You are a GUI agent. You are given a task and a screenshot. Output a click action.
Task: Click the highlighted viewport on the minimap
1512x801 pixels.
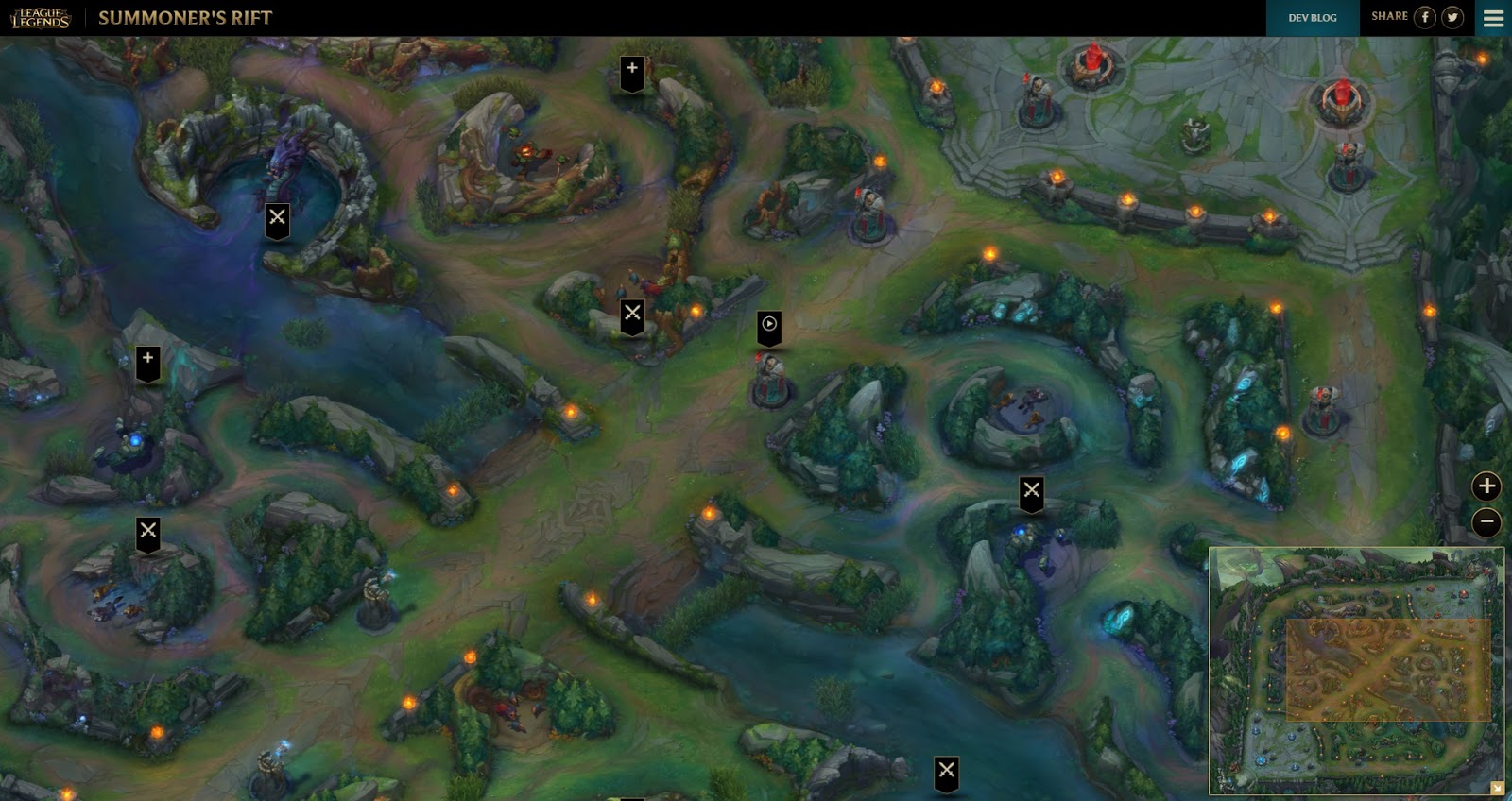1386,669
